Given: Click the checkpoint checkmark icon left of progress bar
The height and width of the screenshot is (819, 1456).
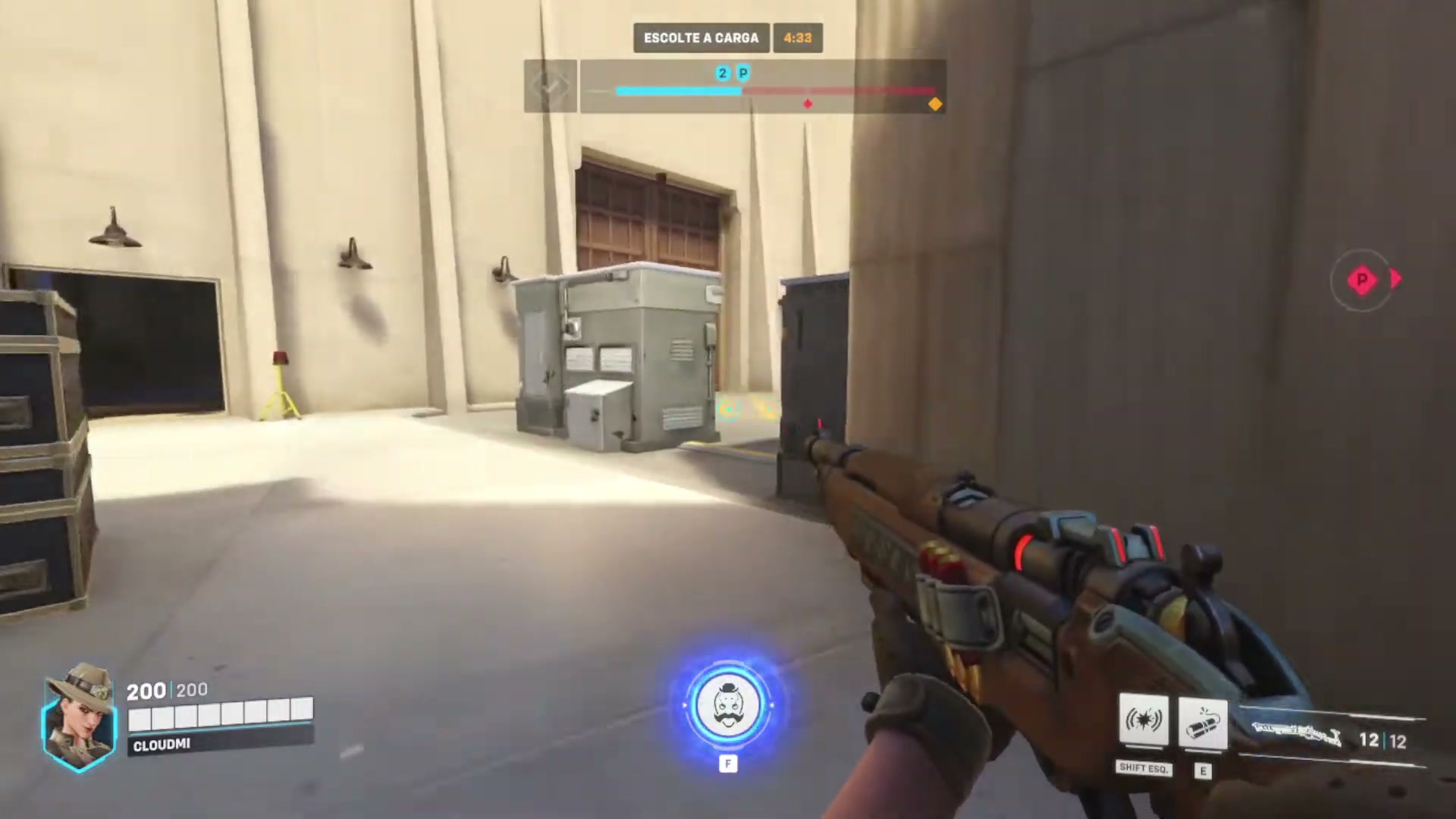Looking at the screenshot, I should point(551,86).
